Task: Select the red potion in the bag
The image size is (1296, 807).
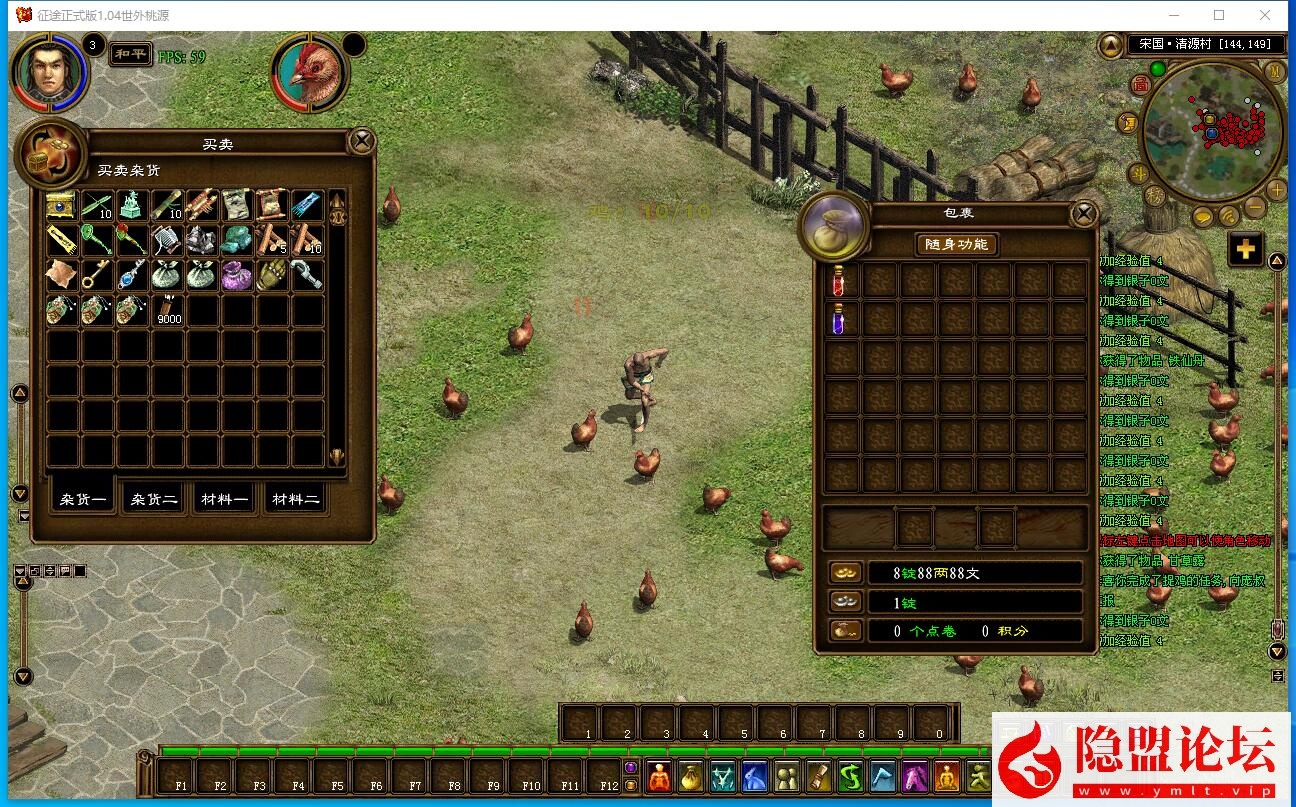Action: [840, 282]
